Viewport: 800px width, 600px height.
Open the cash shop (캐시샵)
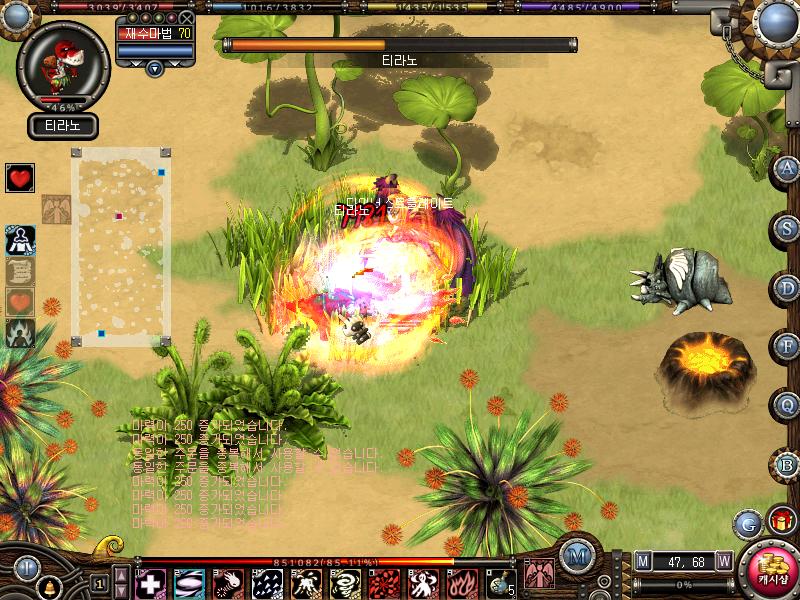coord(768,569)
